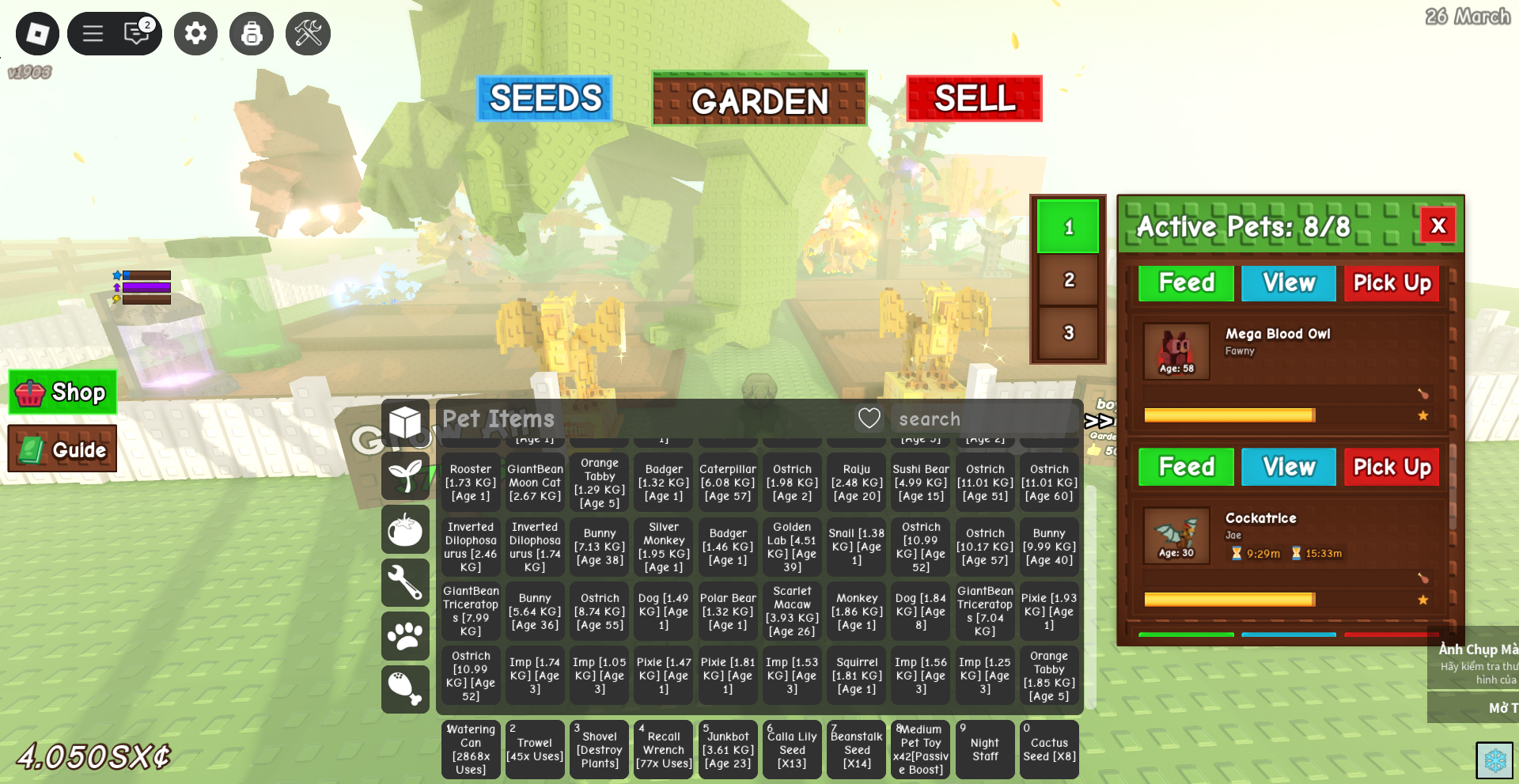Choose the wrench tools category
The image size is (1519, 784).
point(405,583)
